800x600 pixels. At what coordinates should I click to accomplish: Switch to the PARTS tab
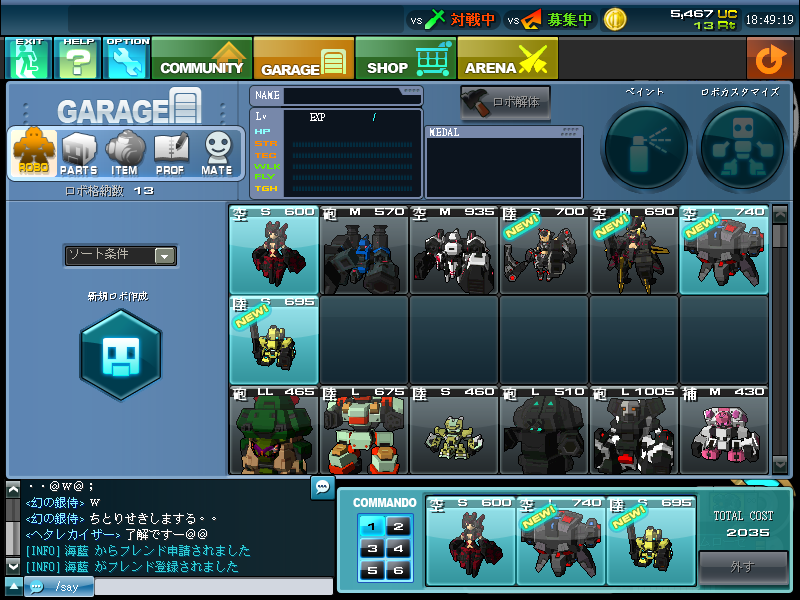[79, 154]
